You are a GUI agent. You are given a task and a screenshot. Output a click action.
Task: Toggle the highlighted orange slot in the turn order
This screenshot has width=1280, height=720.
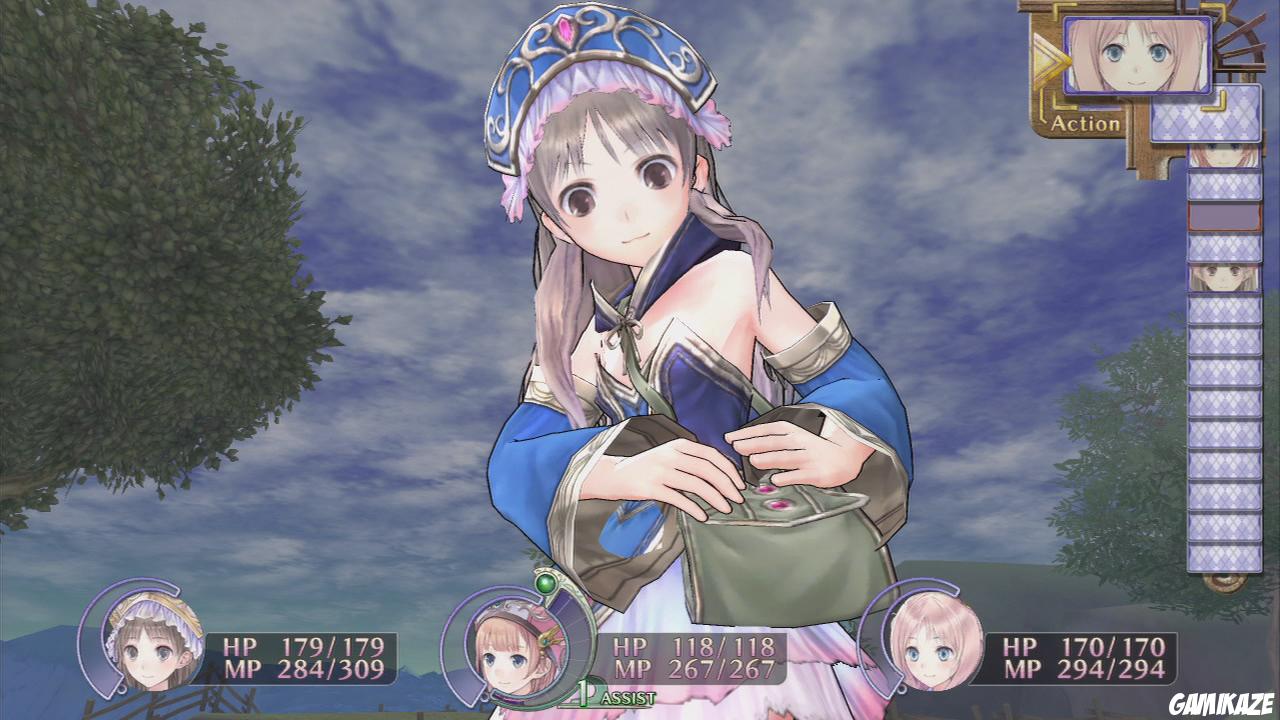[1206, 215]
